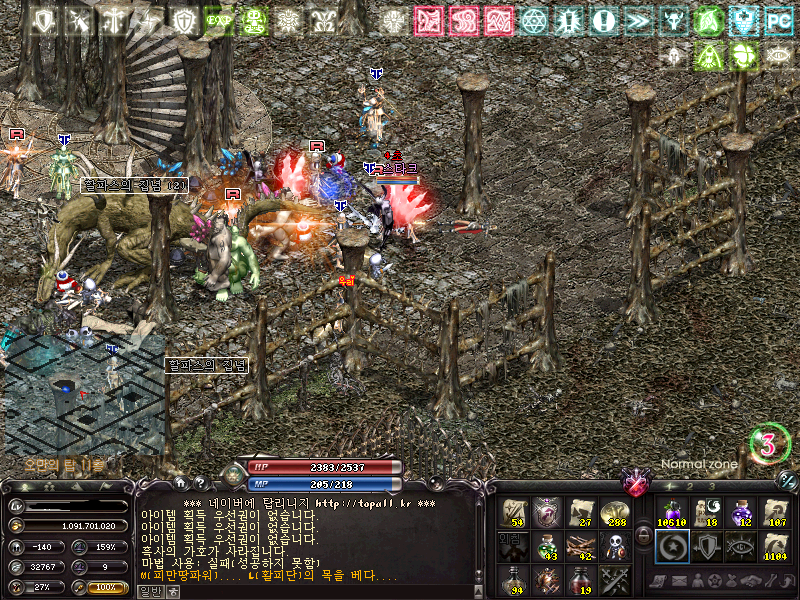This screenshot has height=600, width=800.
Task: Click the home button above chat
Action: [181, 482]
